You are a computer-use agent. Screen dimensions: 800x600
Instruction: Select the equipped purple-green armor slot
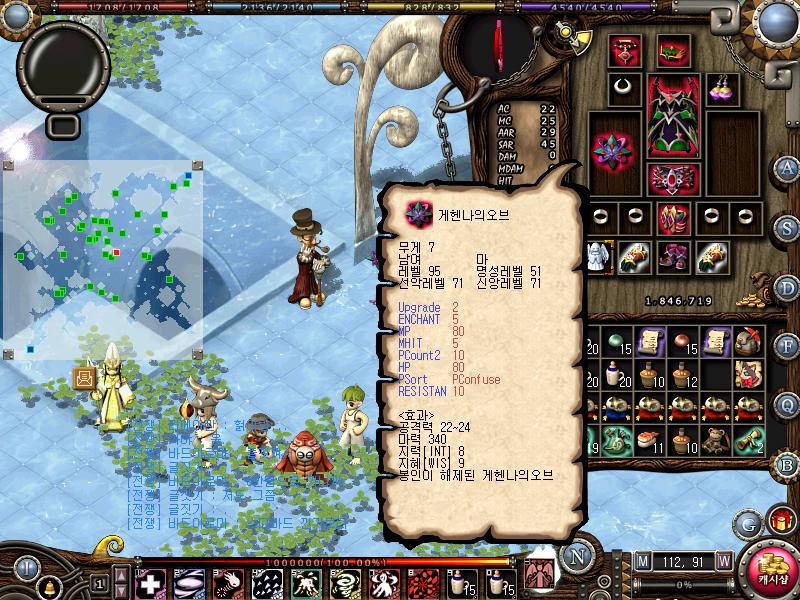pos(672,116)
